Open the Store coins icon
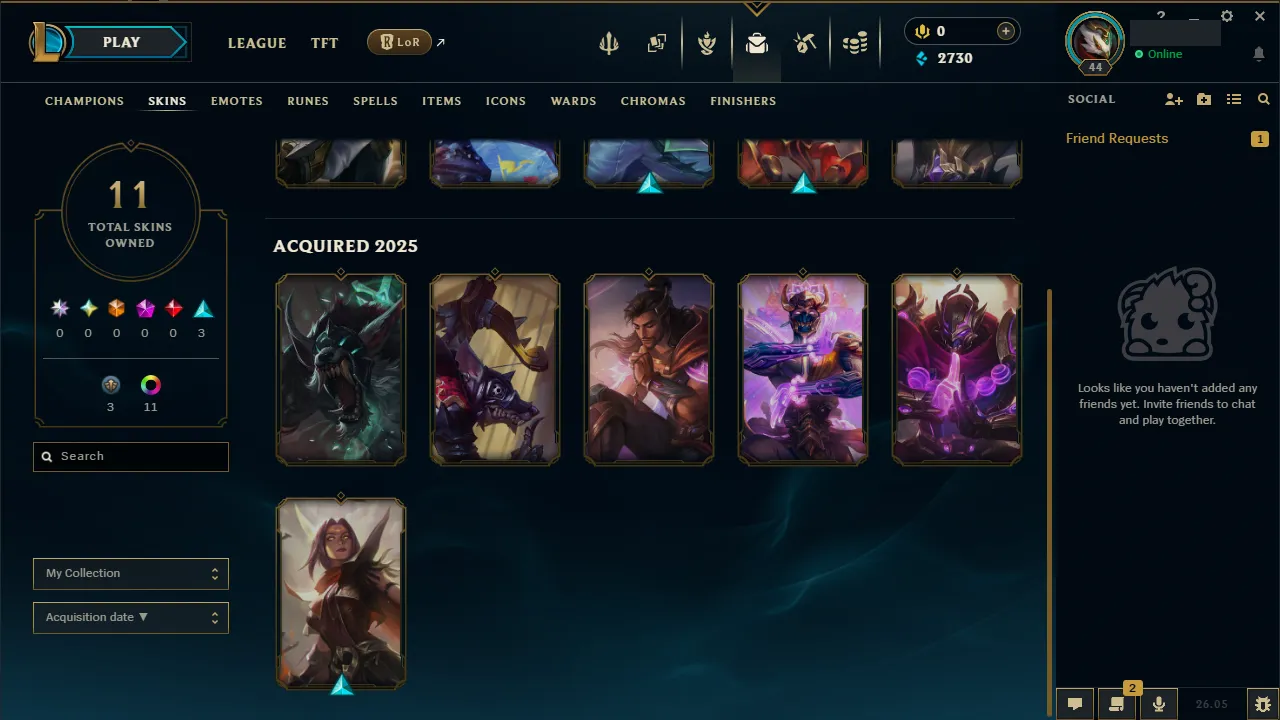This screenshot has height=720, width=1280. (x=855, y=43)
